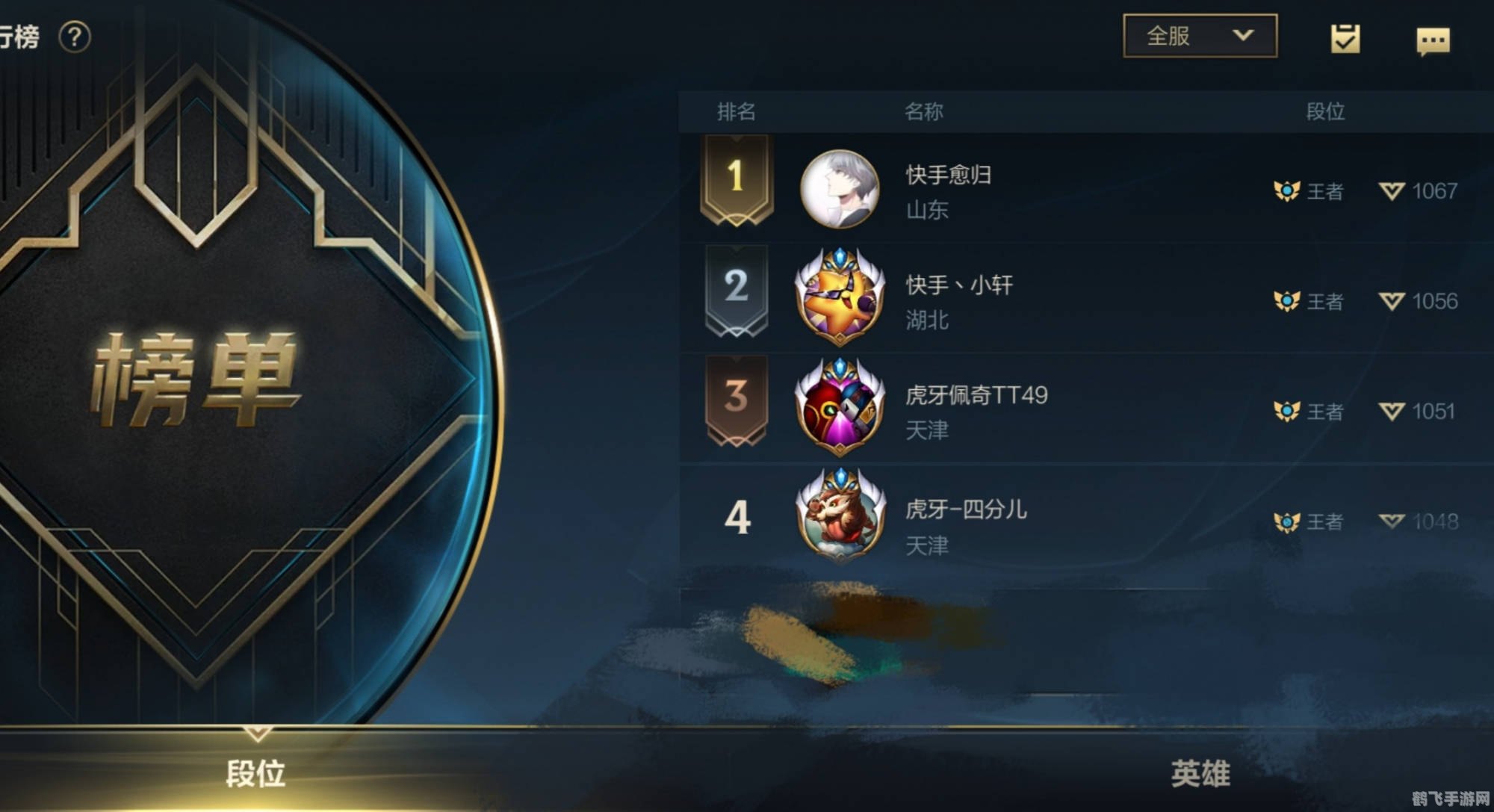Click the 快手丶小轩 player name
The height and width of the screenshot is (812, 1494).
958,285
